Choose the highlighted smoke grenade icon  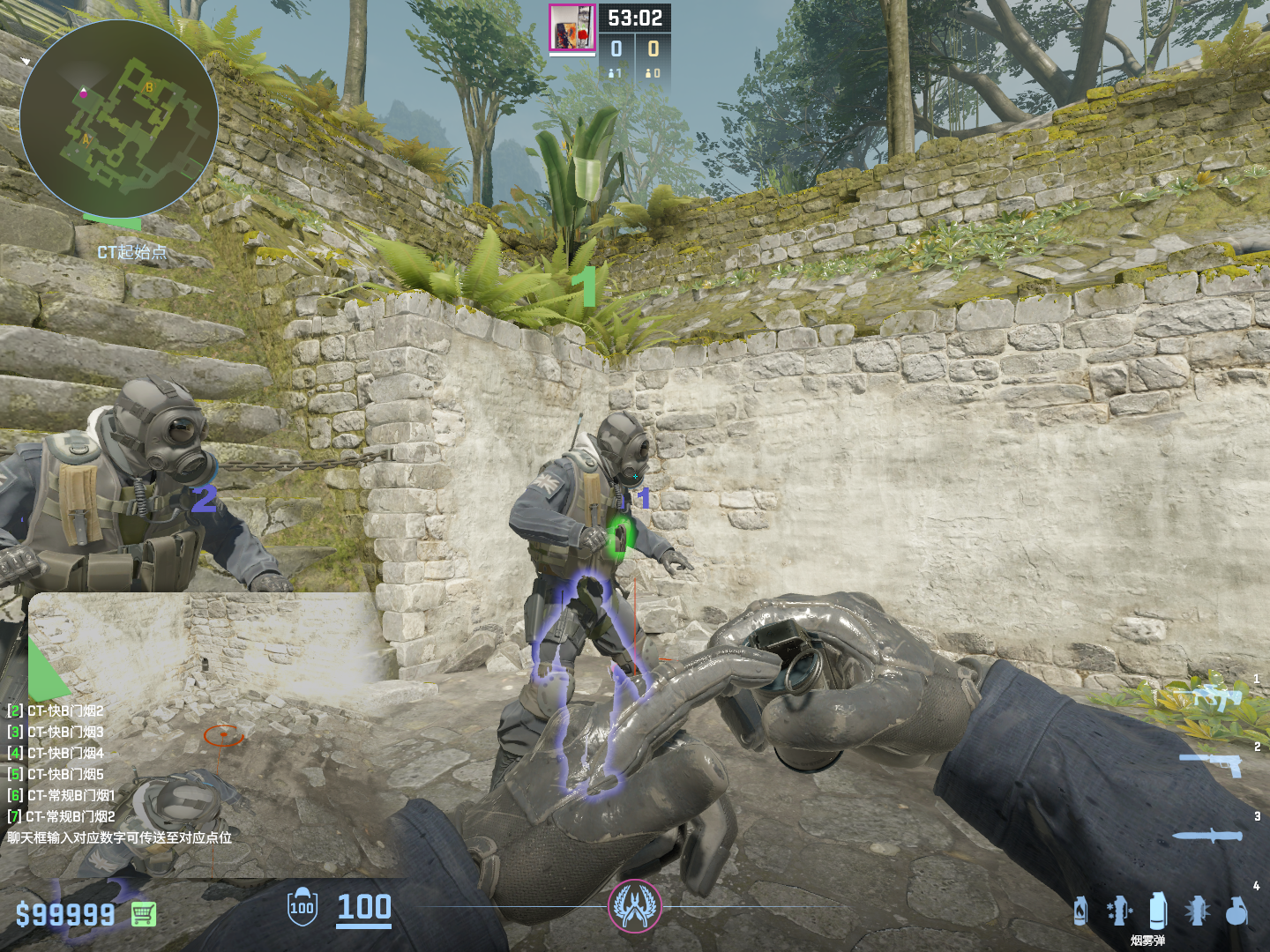(1158, 911)
